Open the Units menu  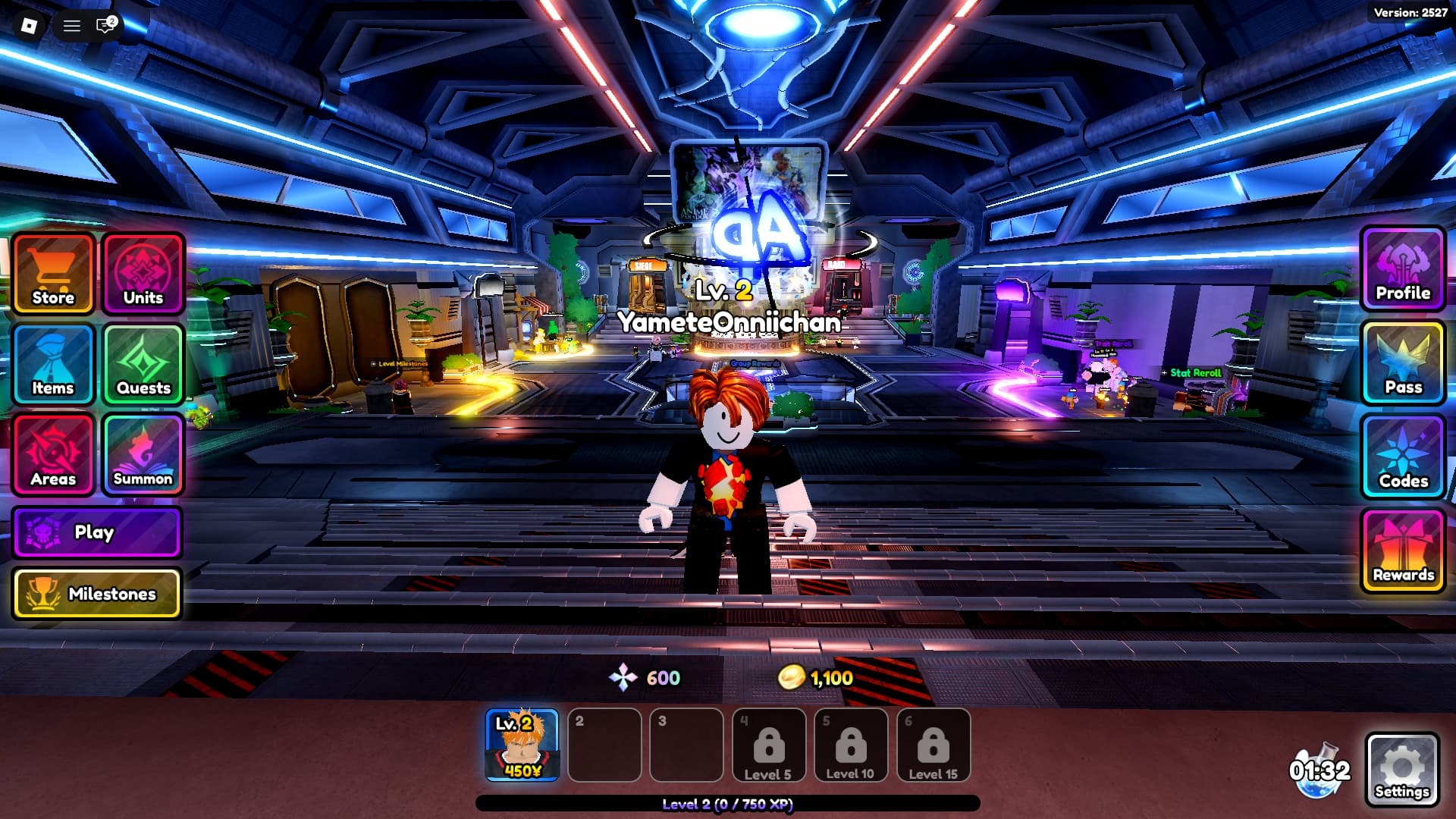(143, 274)
